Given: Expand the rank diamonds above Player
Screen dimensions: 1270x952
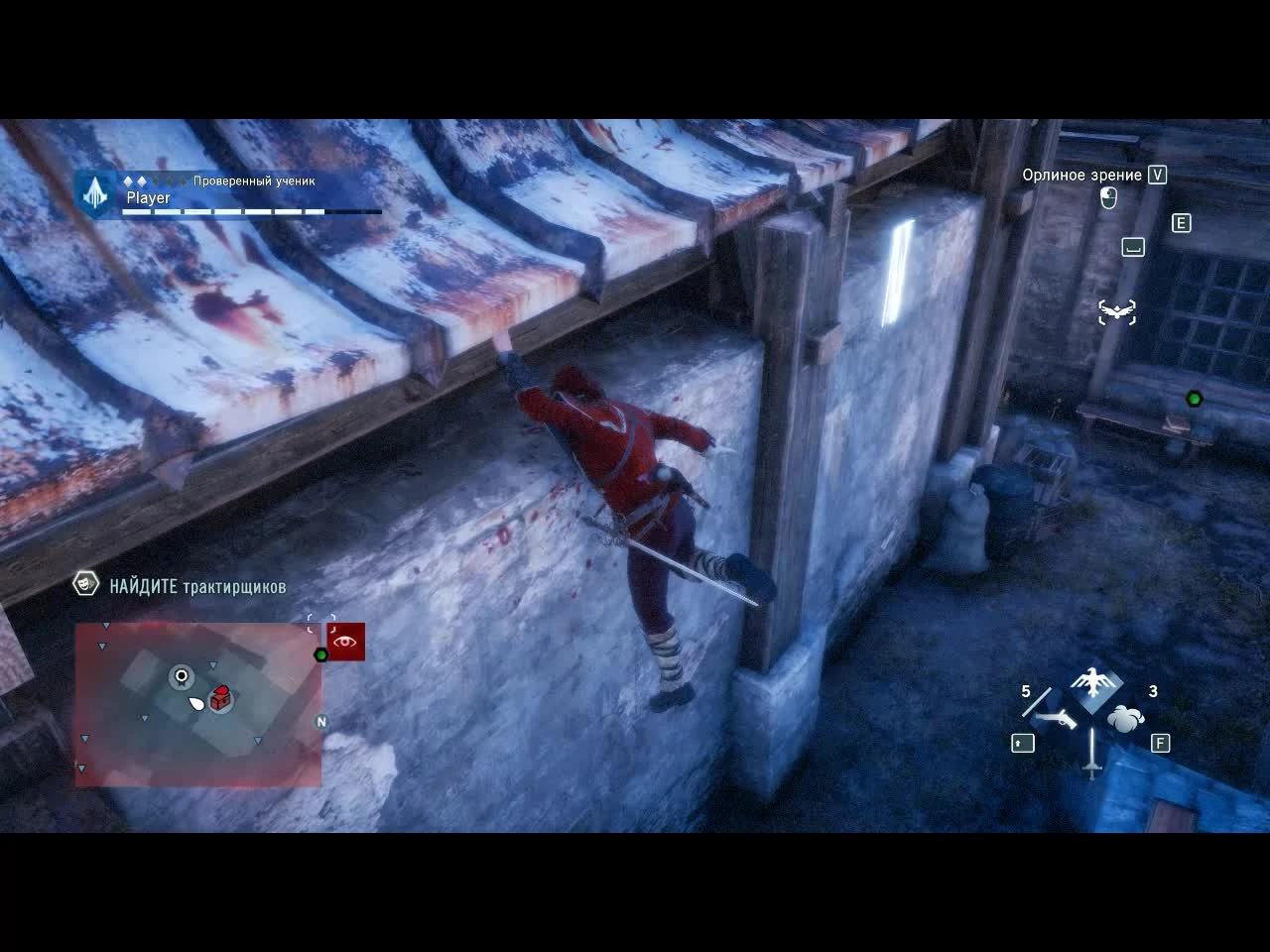Looking at the screenshot, I should tap(136, 181).
